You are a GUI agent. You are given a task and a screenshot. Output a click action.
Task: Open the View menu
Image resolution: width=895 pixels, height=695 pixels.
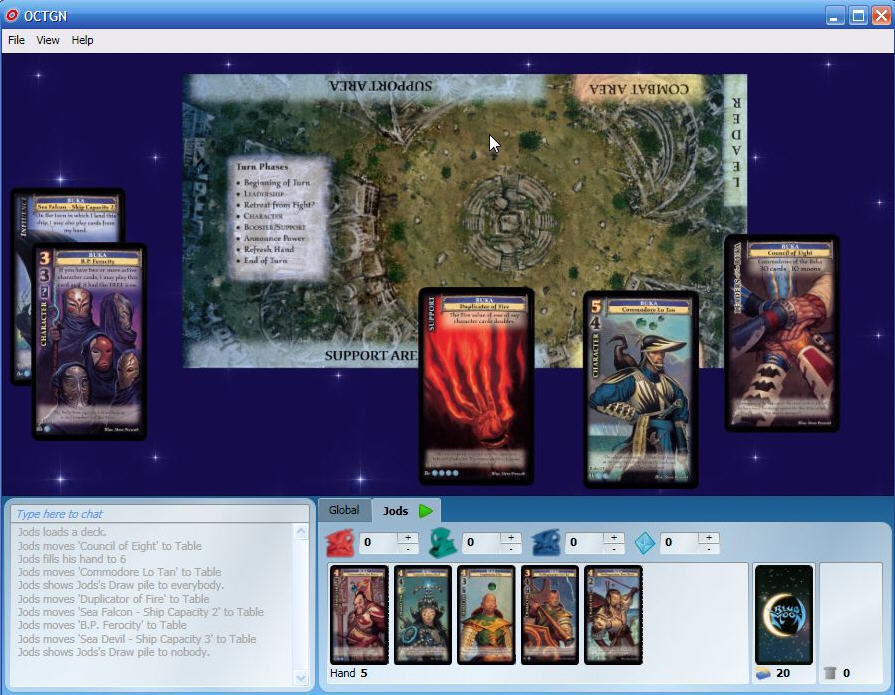point(48,40)
